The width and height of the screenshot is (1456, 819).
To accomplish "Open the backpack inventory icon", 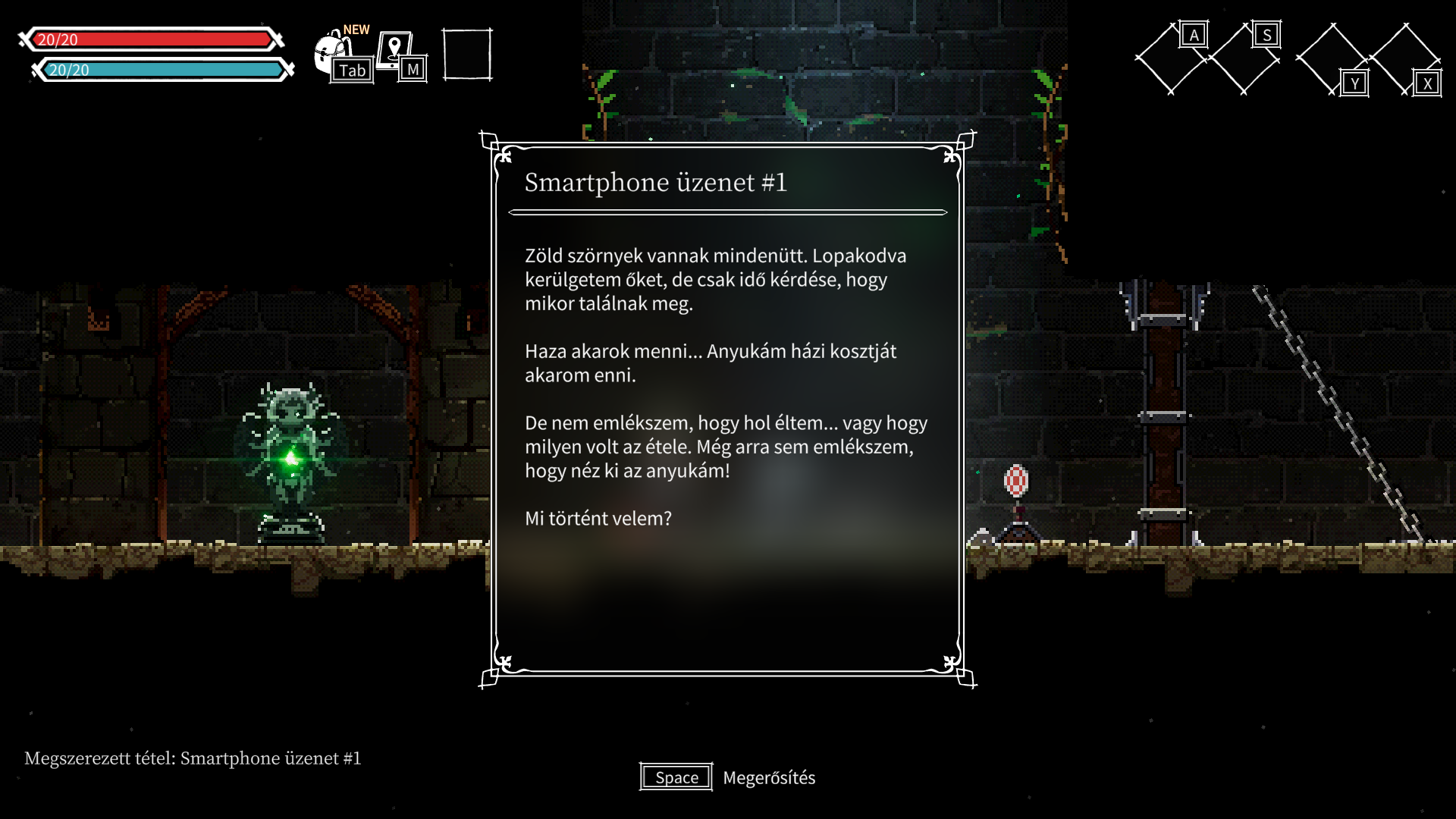I will [334, 55].
